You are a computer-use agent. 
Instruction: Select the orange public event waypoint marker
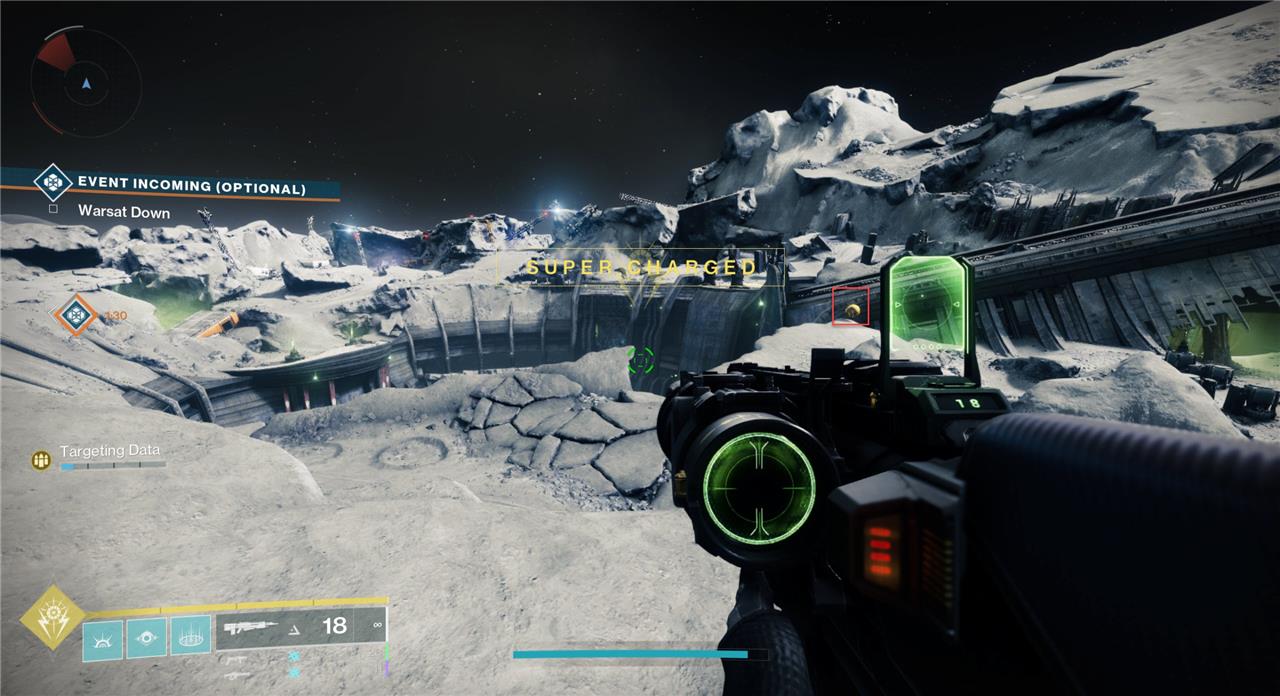coord(74,316)
